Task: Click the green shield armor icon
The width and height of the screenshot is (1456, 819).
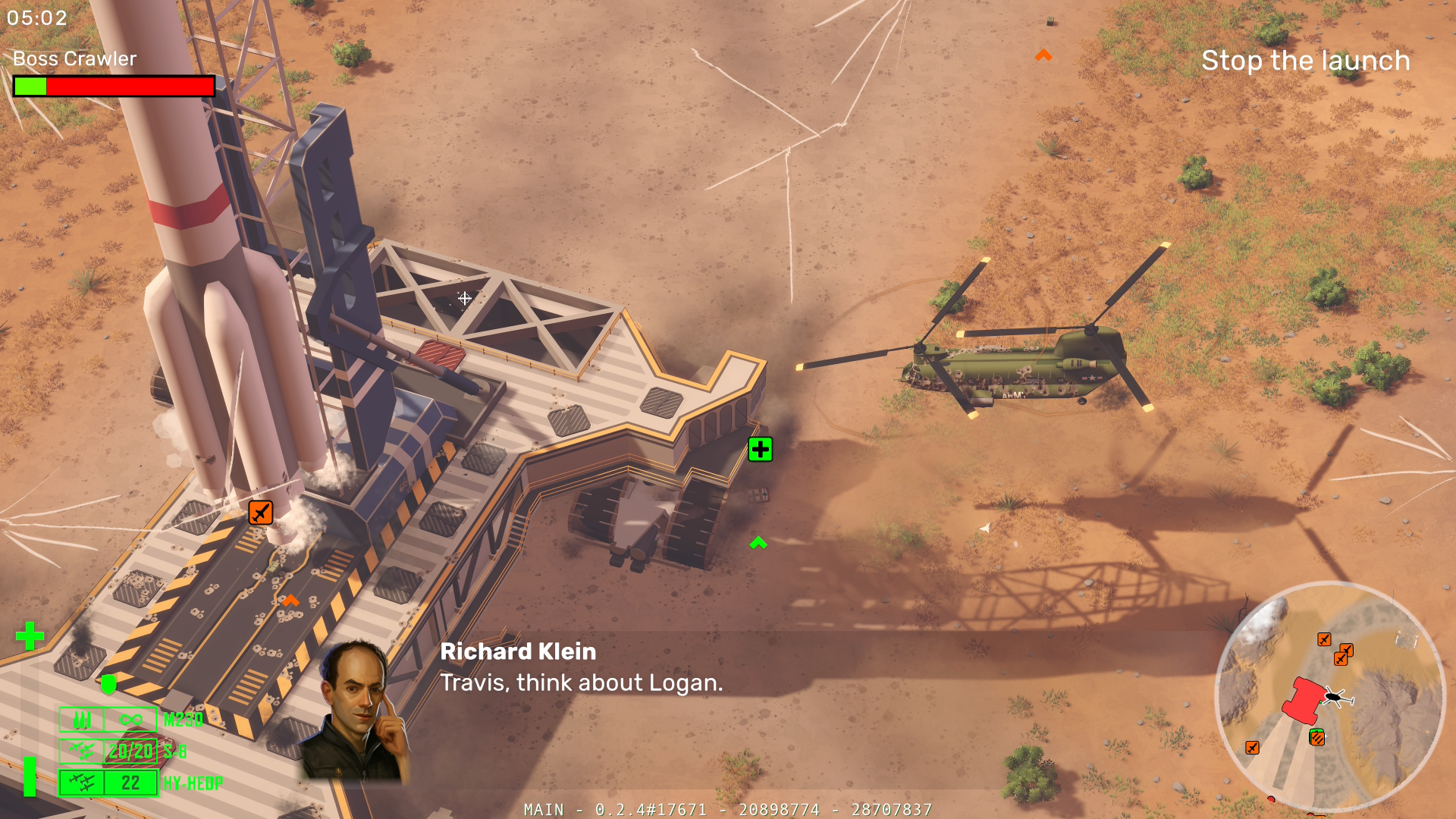Action: [x=108, y=684]
